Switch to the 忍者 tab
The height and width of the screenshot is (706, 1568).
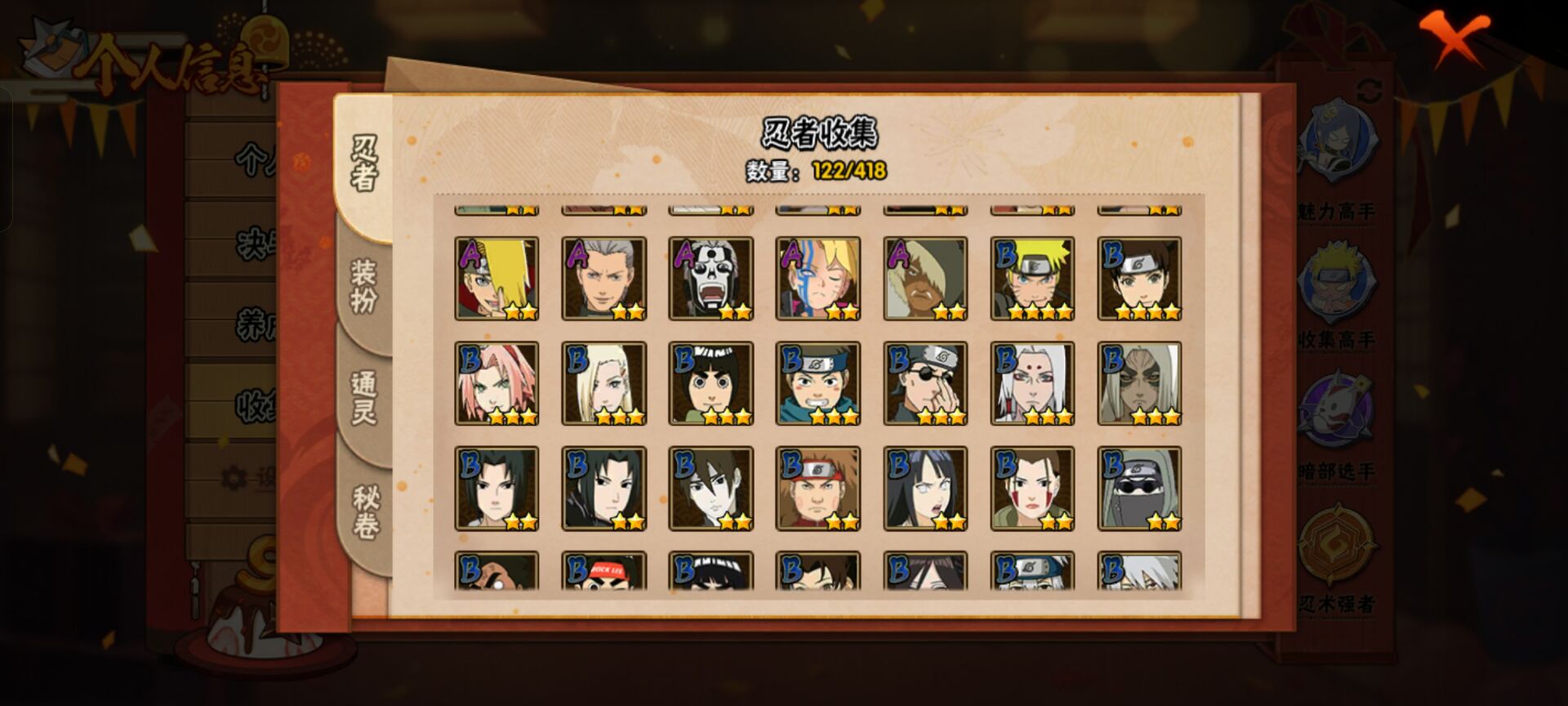click(x=364, y=163)
